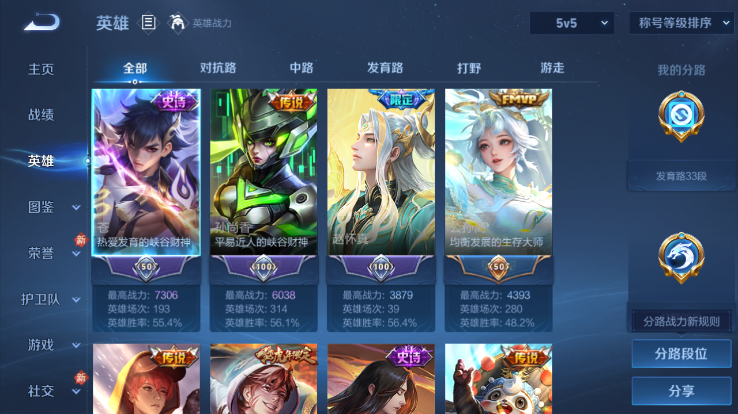Select the 赵怀真 hero card
738x414 pixels.
click(x=381, y=185)
